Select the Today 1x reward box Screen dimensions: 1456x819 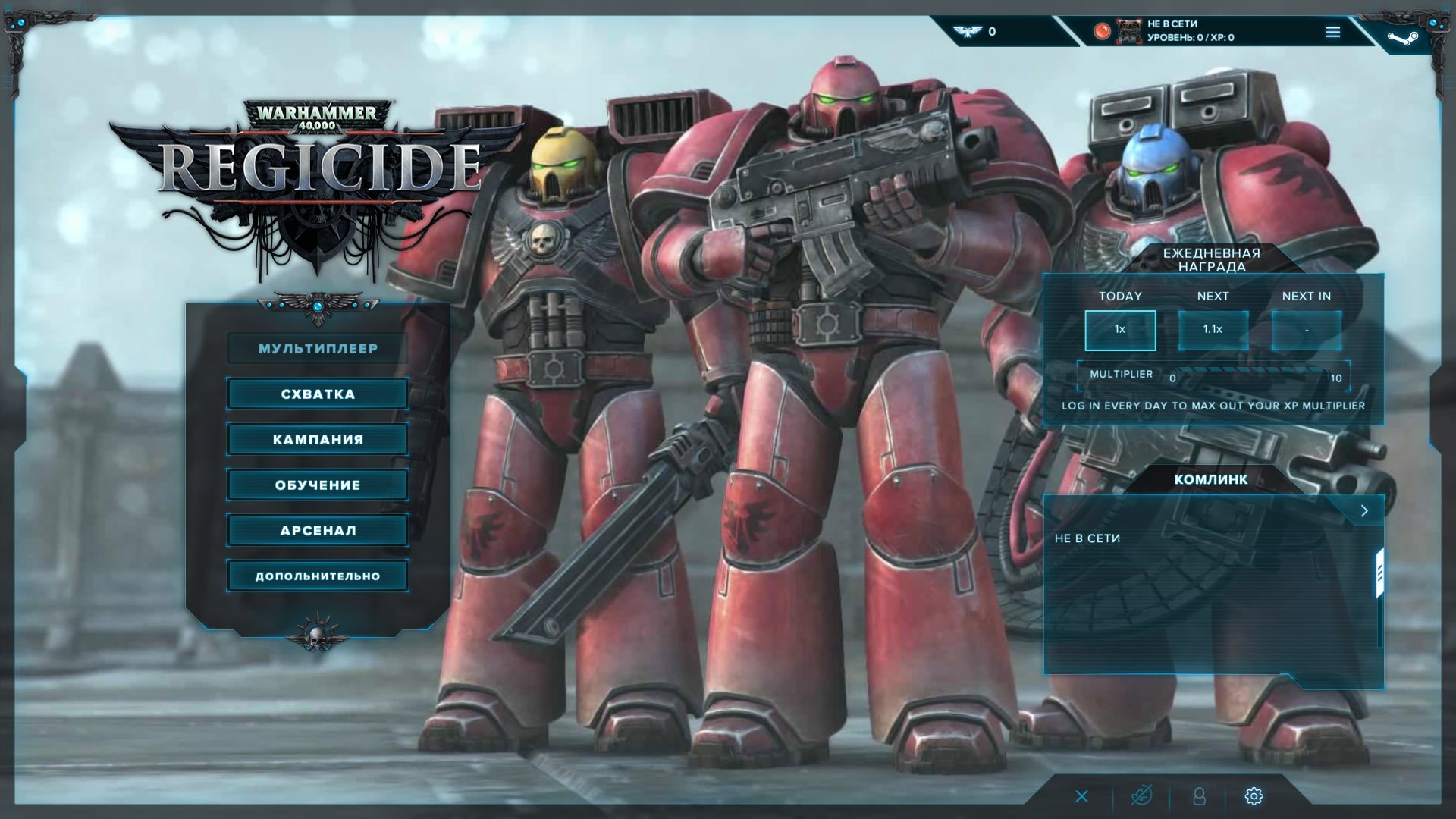1120,330
